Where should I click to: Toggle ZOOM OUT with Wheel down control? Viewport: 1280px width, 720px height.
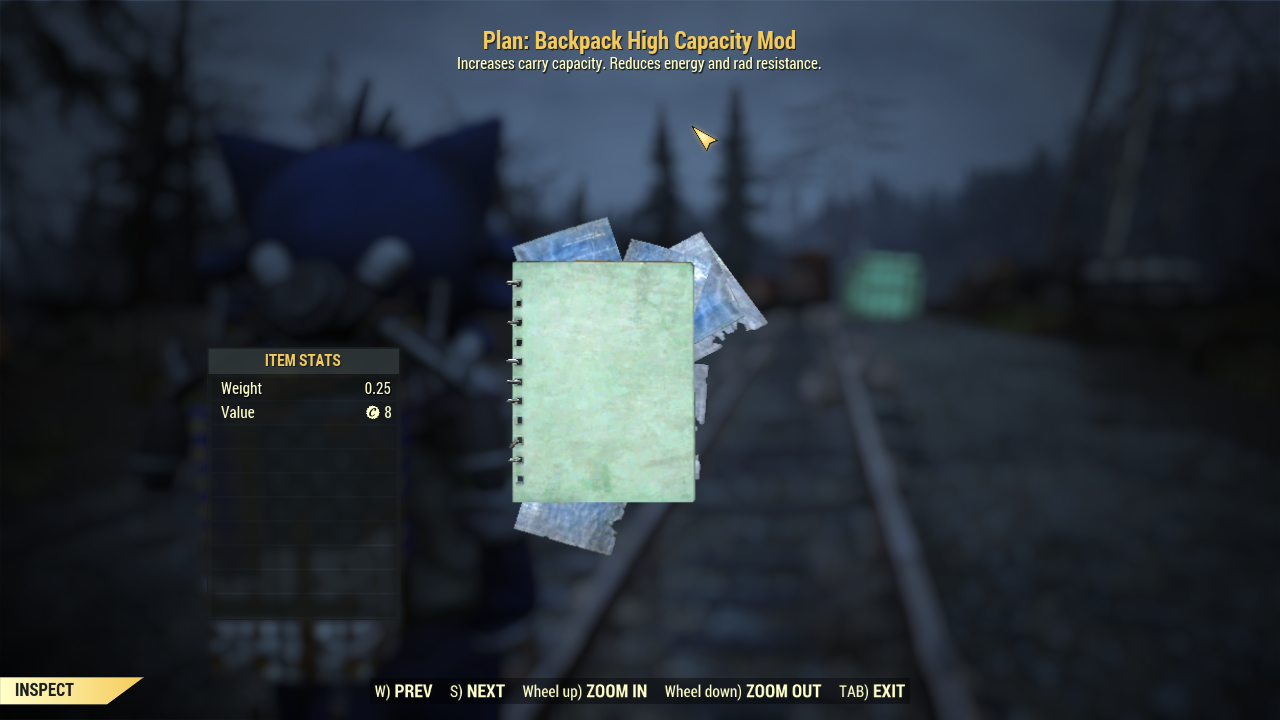(x=744, y=691)
